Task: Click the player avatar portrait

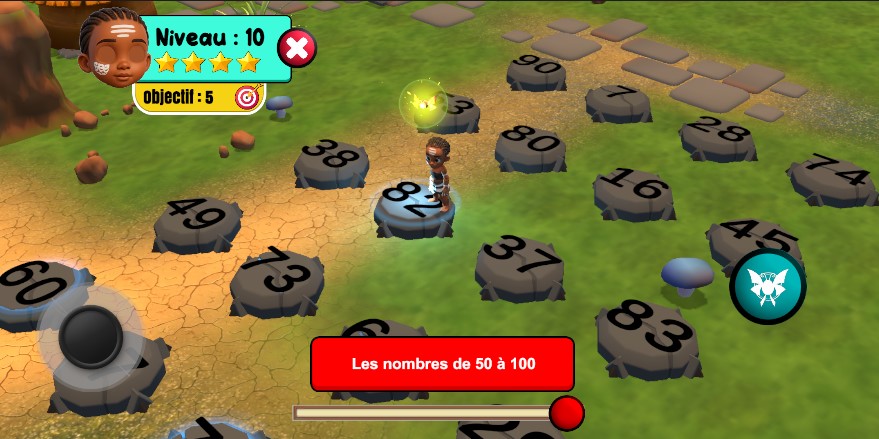Action: tap(113, 47)
